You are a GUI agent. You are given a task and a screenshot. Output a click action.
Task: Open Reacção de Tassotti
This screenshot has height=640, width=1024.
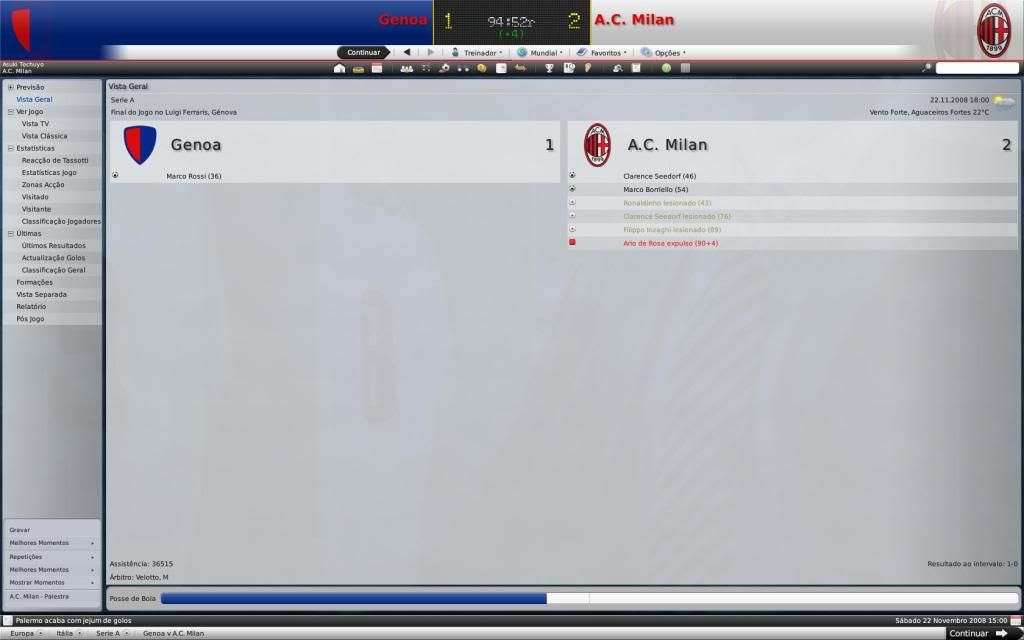[55, 160]
